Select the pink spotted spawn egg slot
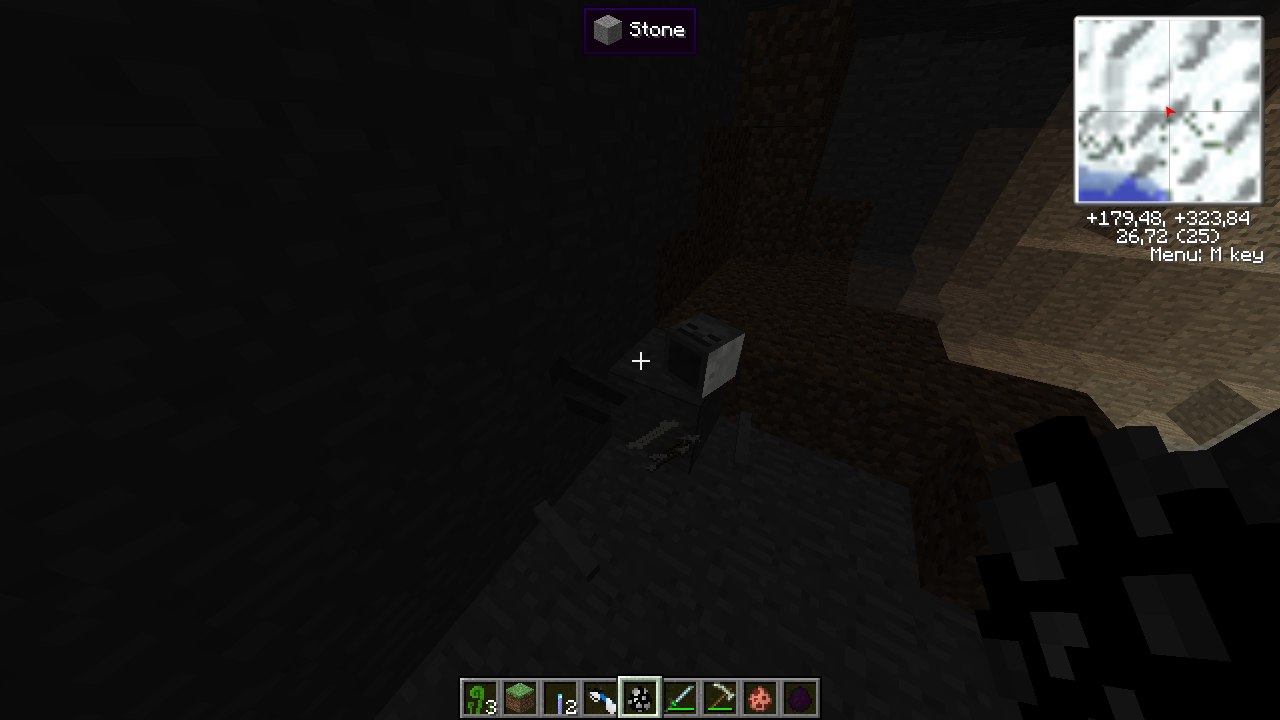The height and width of the screenshot is (720, 1280). [760, 698]
